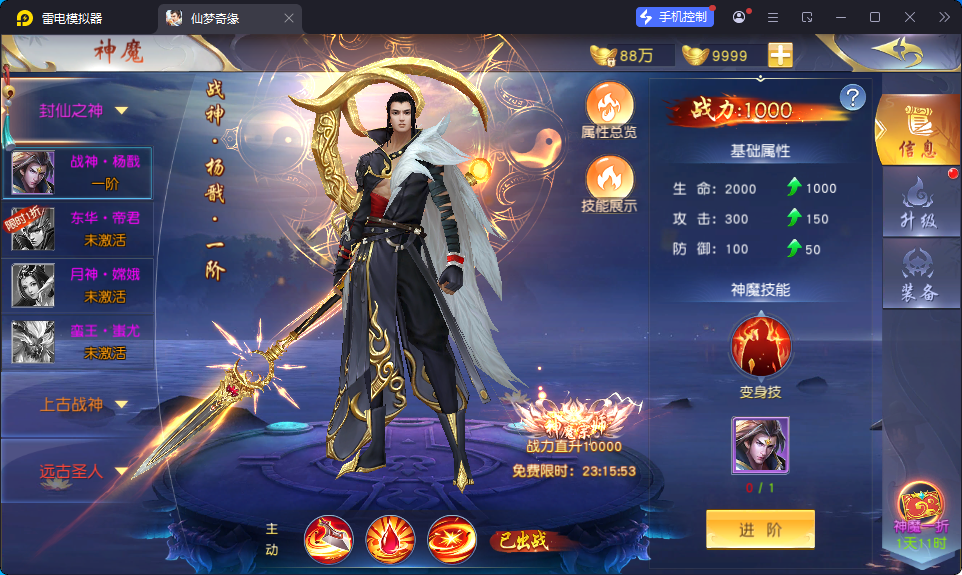Choose 东华·帝君 deity entry
Image resolution: width=962 pixels, height=575 pixels.
pyautogui.click(x=80, y=228)
